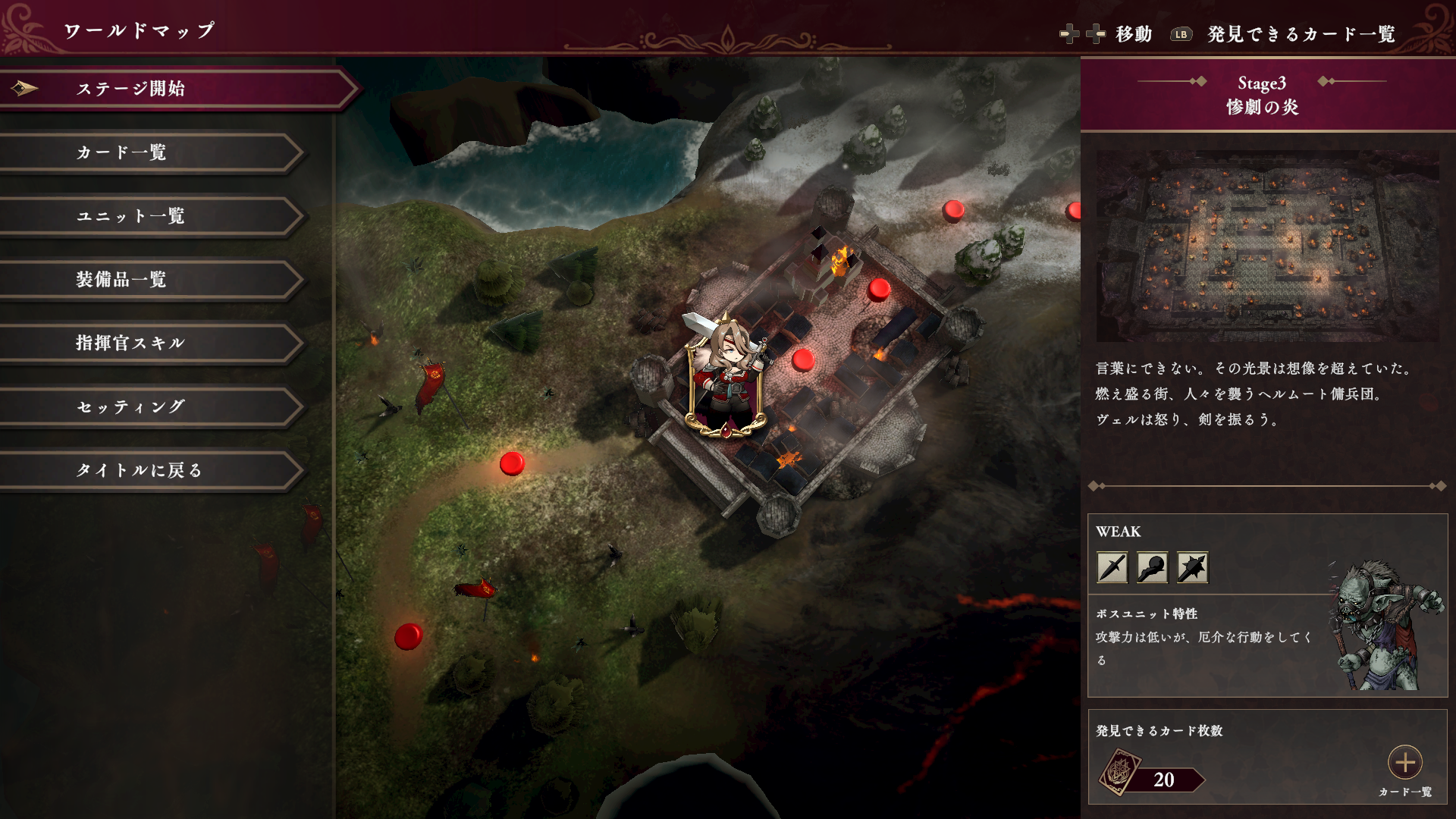Click the character stage marker on the castle
This screenshot has height=819, width=1456.
point(726,377)
